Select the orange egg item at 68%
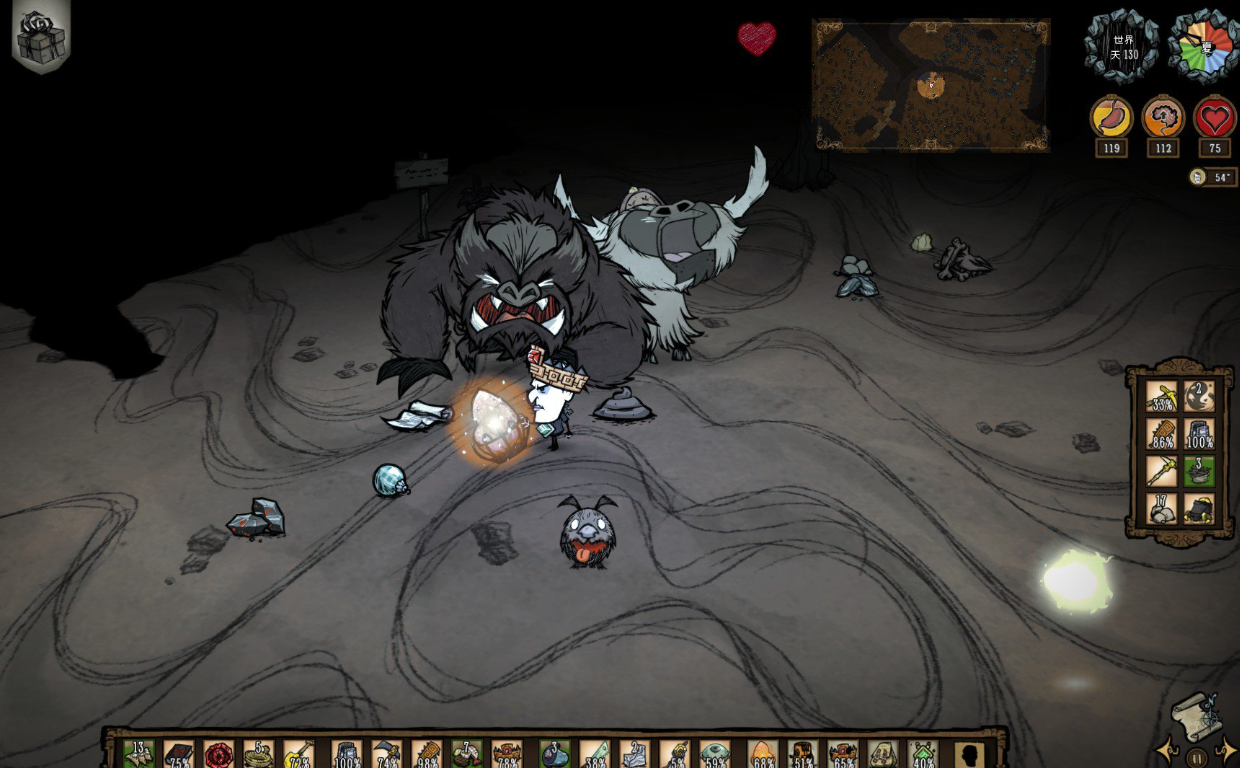This screenshot has height=768, width=1240. coord(762,754)
